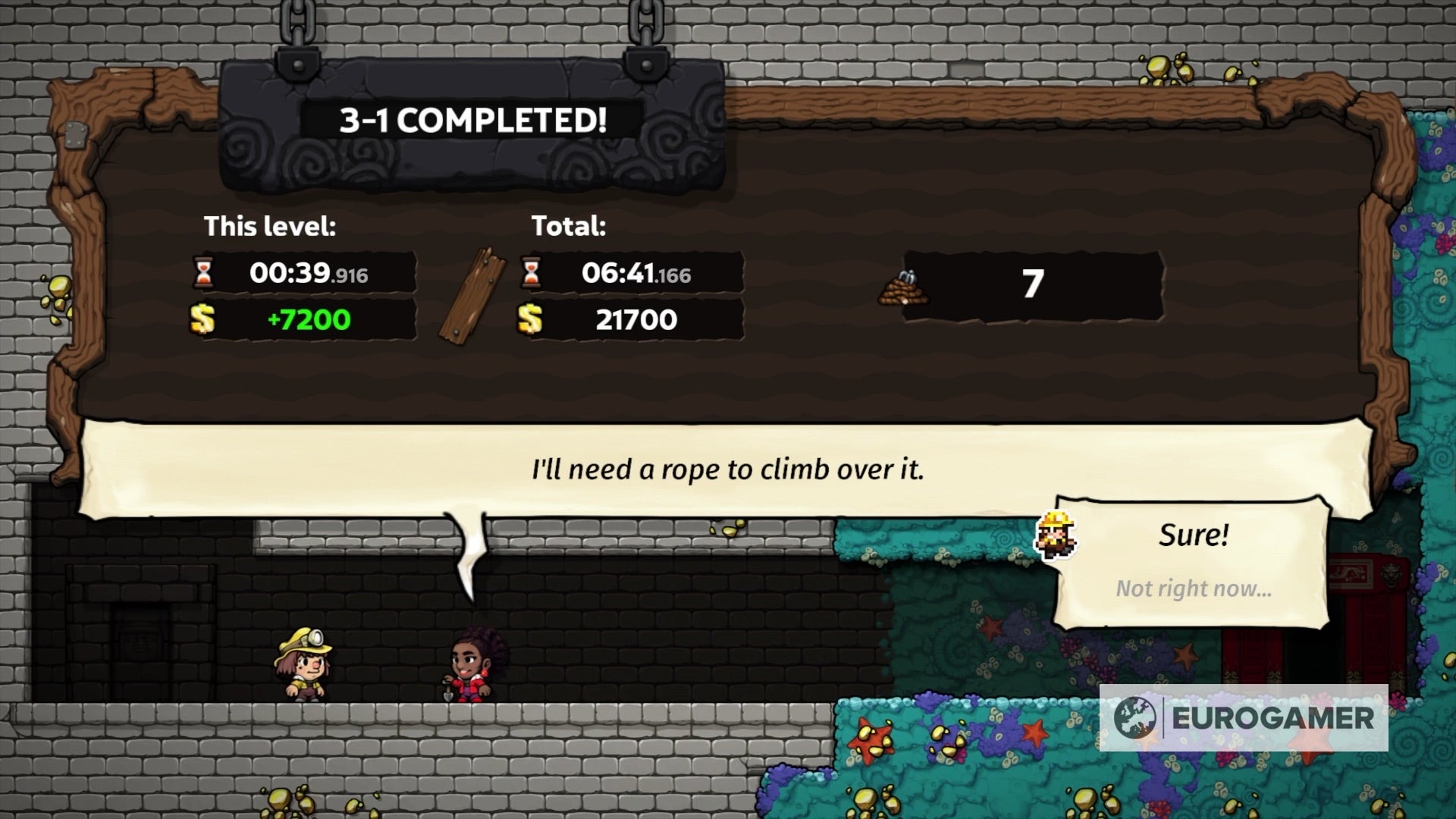The image size is (1456, 819).
Task: Choose the Not right now... option
Action: coord(1194,588)
